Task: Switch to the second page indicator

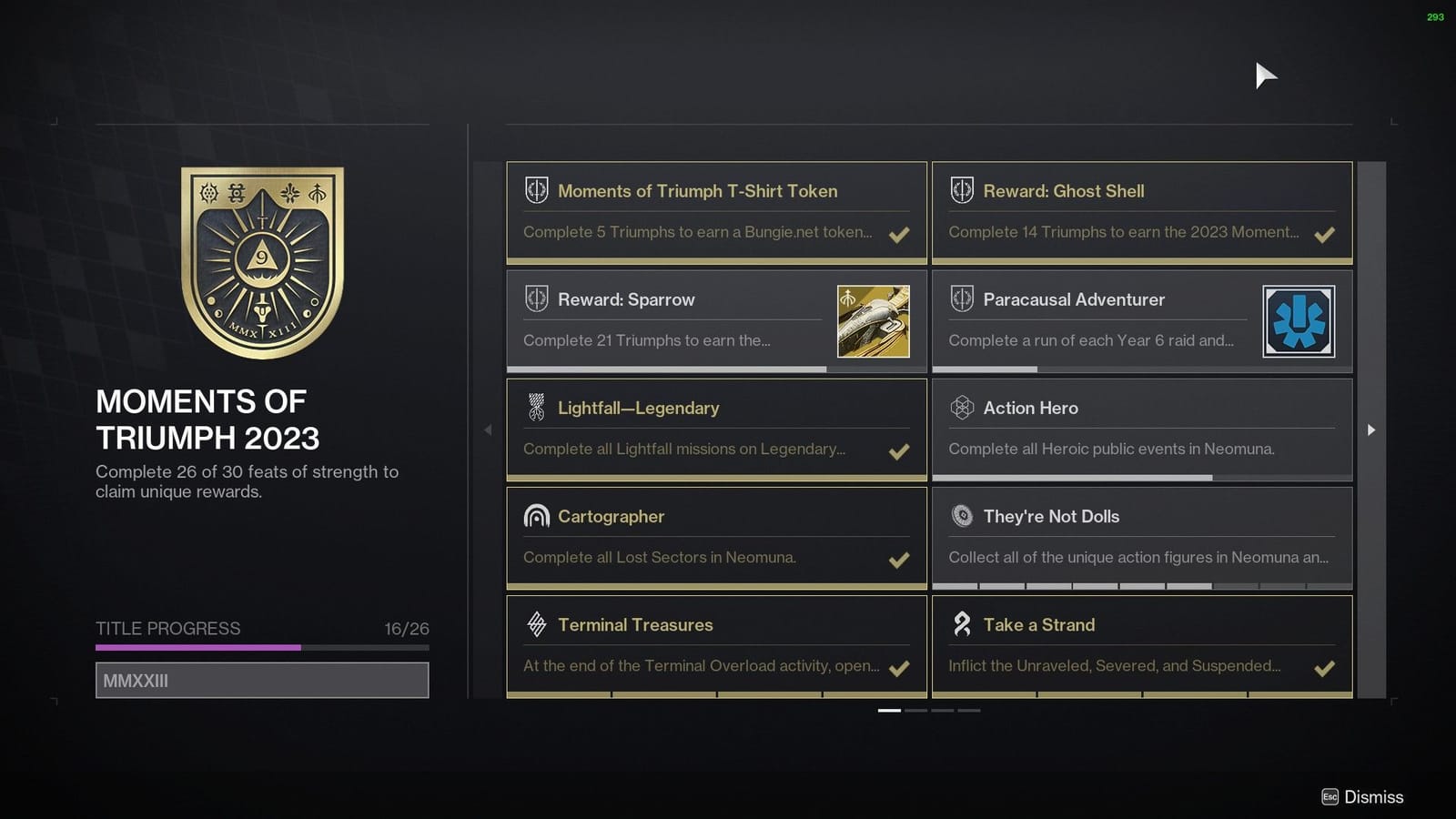Action: tap(914, 710)
